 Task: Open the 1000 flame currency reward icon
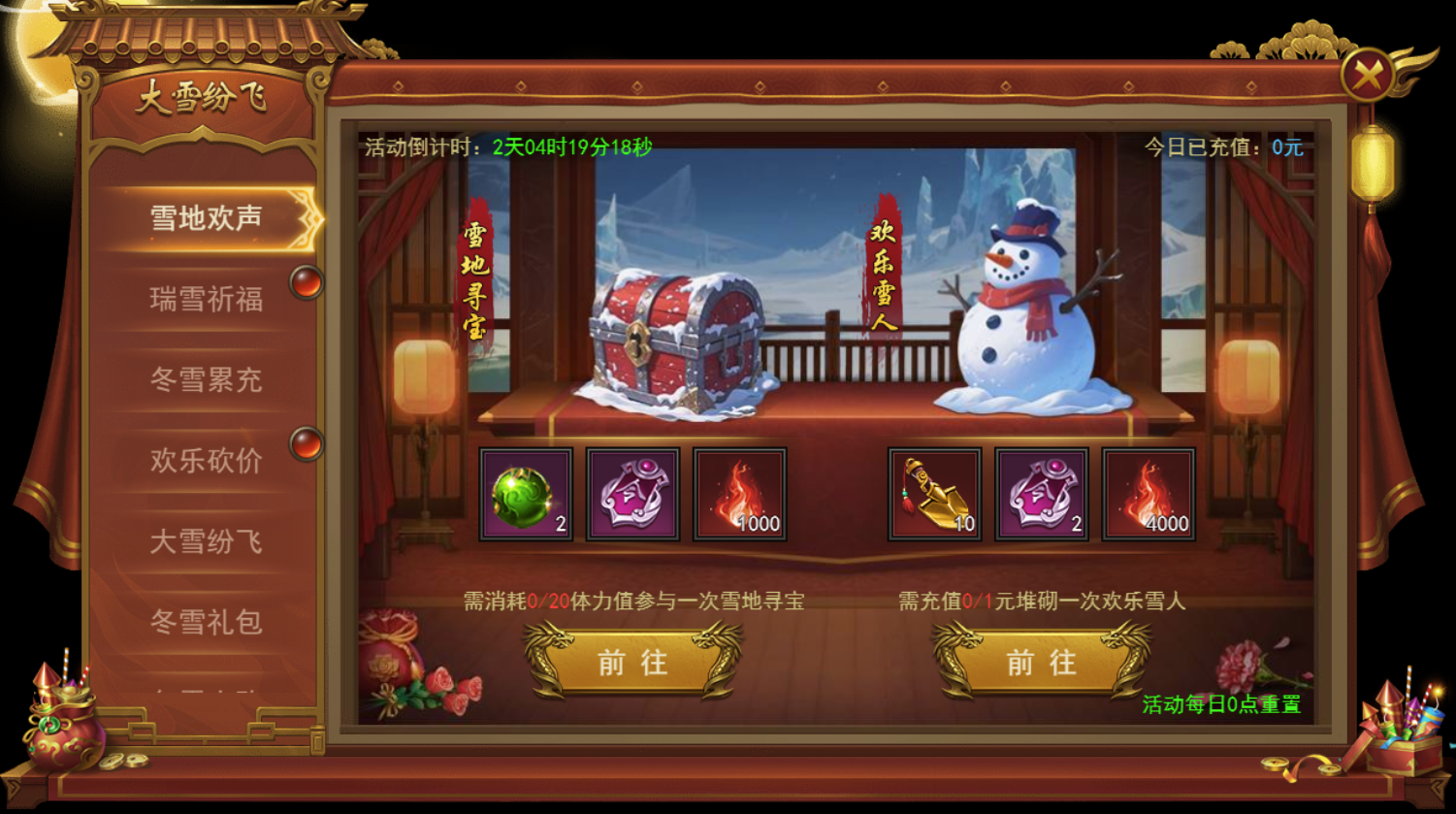pos(740,495)
